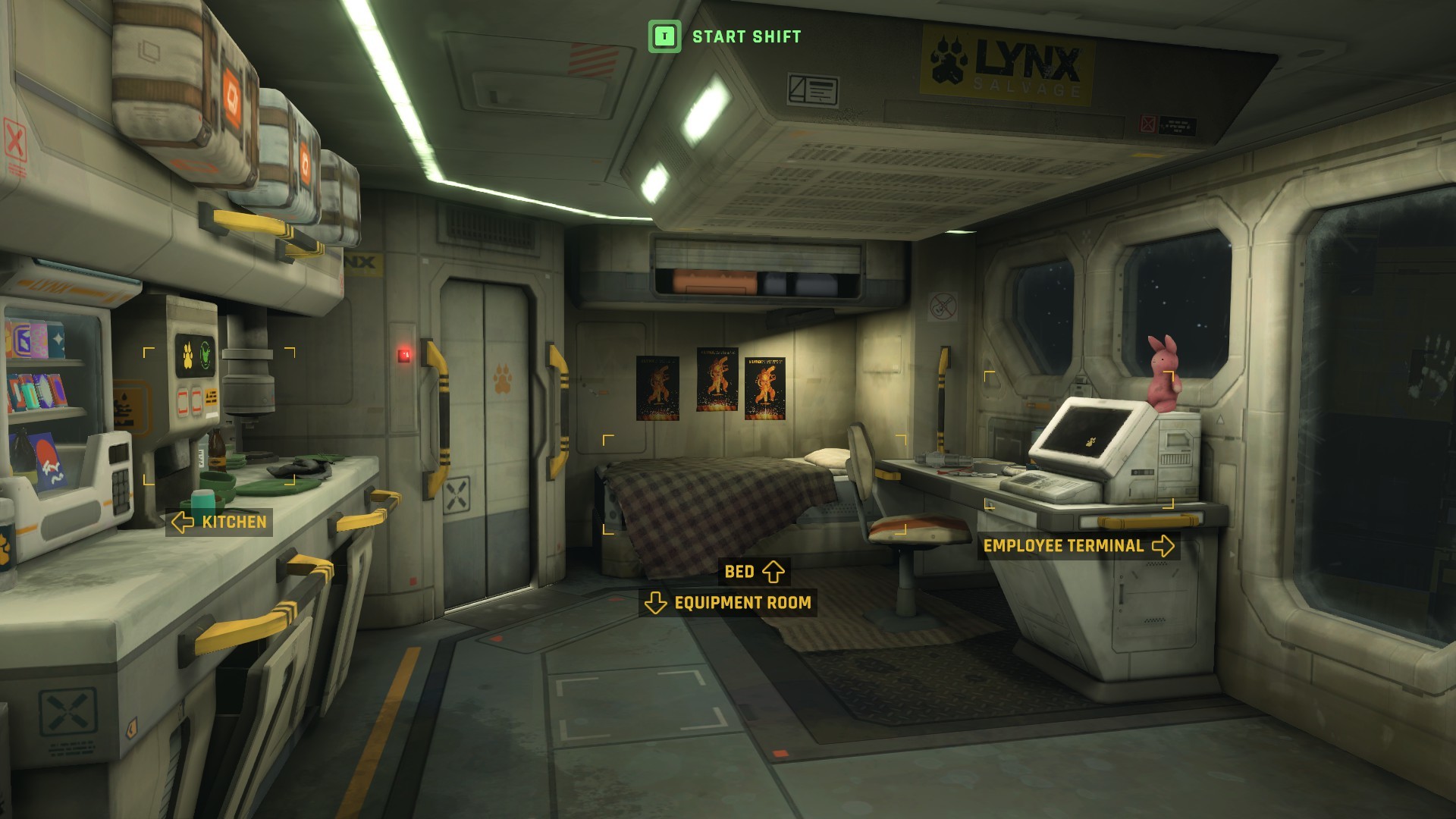Click the Bed label
This screenshot has height=819, width=1456.
pos(739,572)
